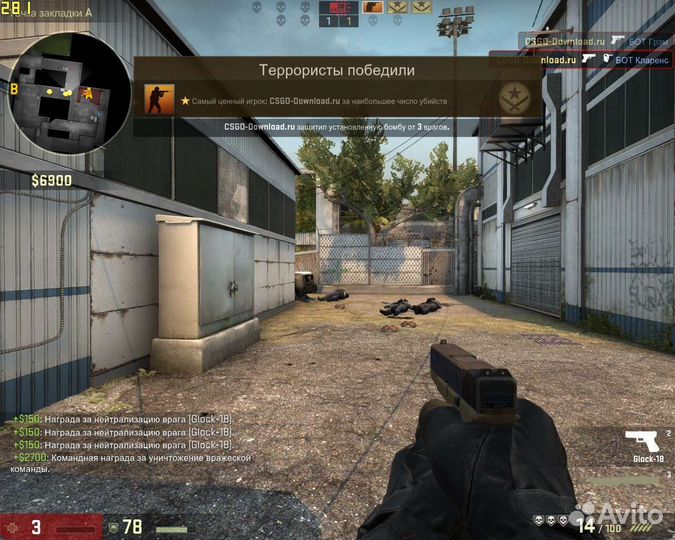Click the terrorist star emblem on win panel

click(516, 99)
